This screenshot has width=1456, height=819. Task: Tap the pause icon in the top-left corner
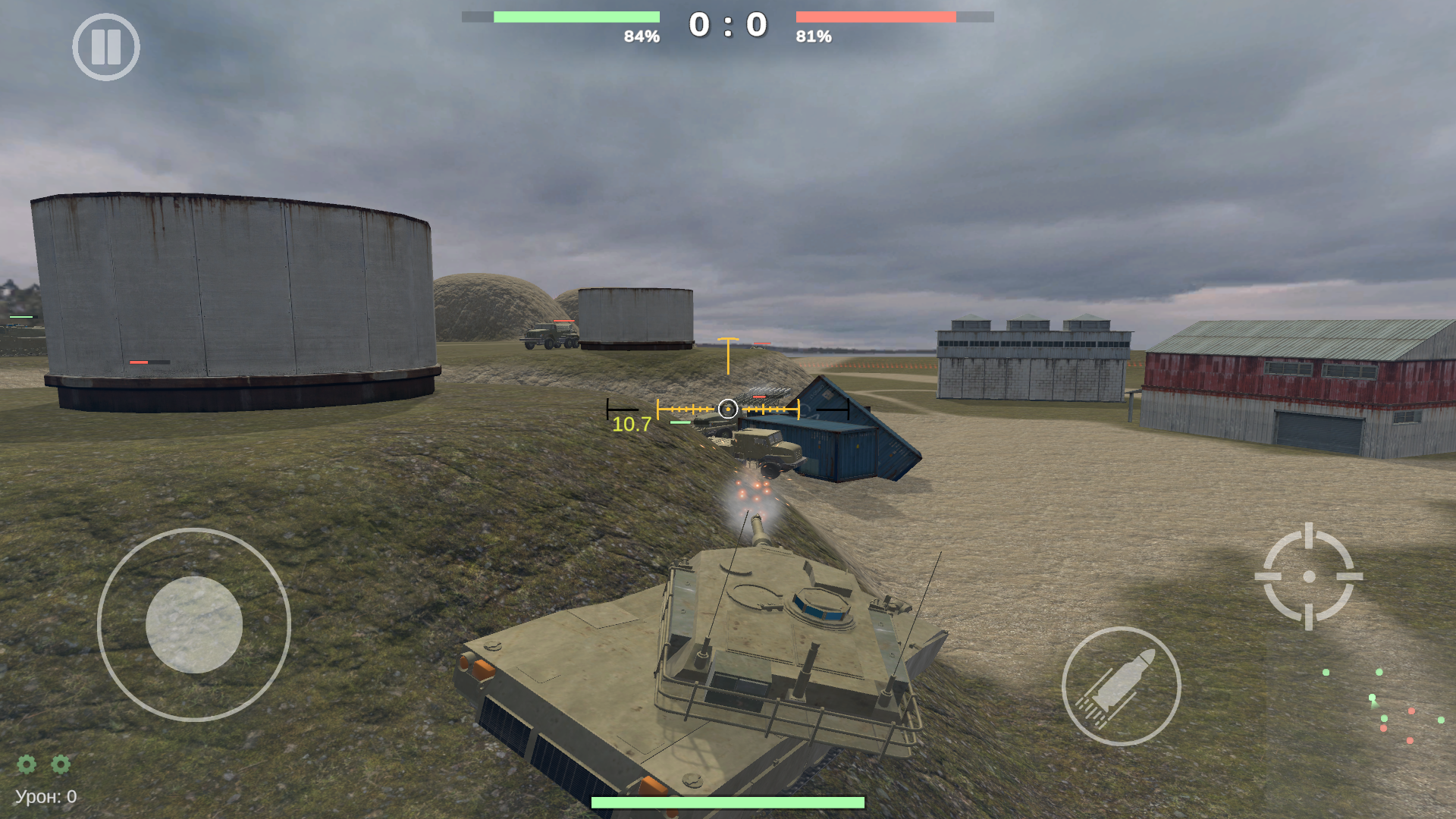pos(106,47)
